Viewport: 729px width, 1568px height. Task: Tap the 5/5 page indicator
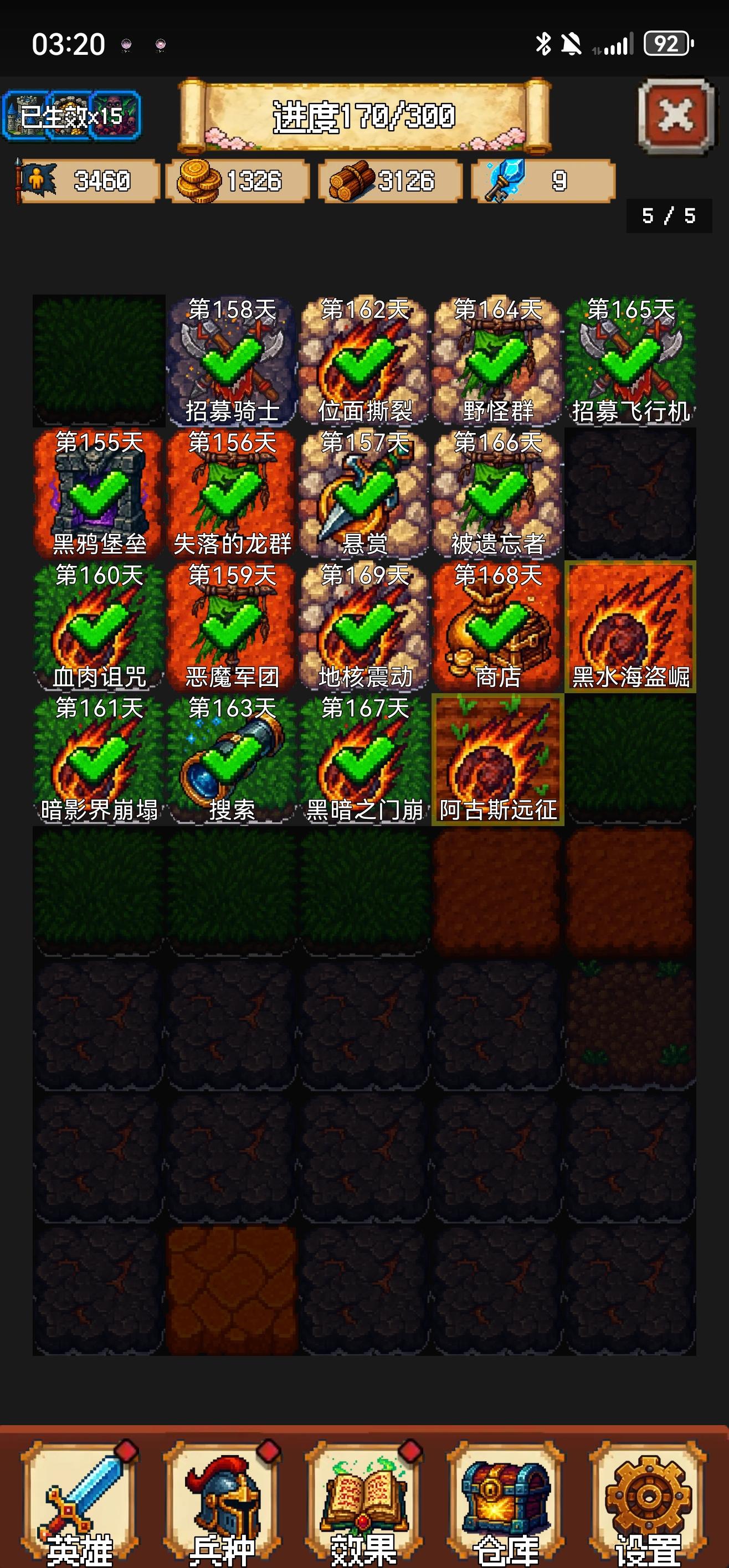click(x=668, y=216)
